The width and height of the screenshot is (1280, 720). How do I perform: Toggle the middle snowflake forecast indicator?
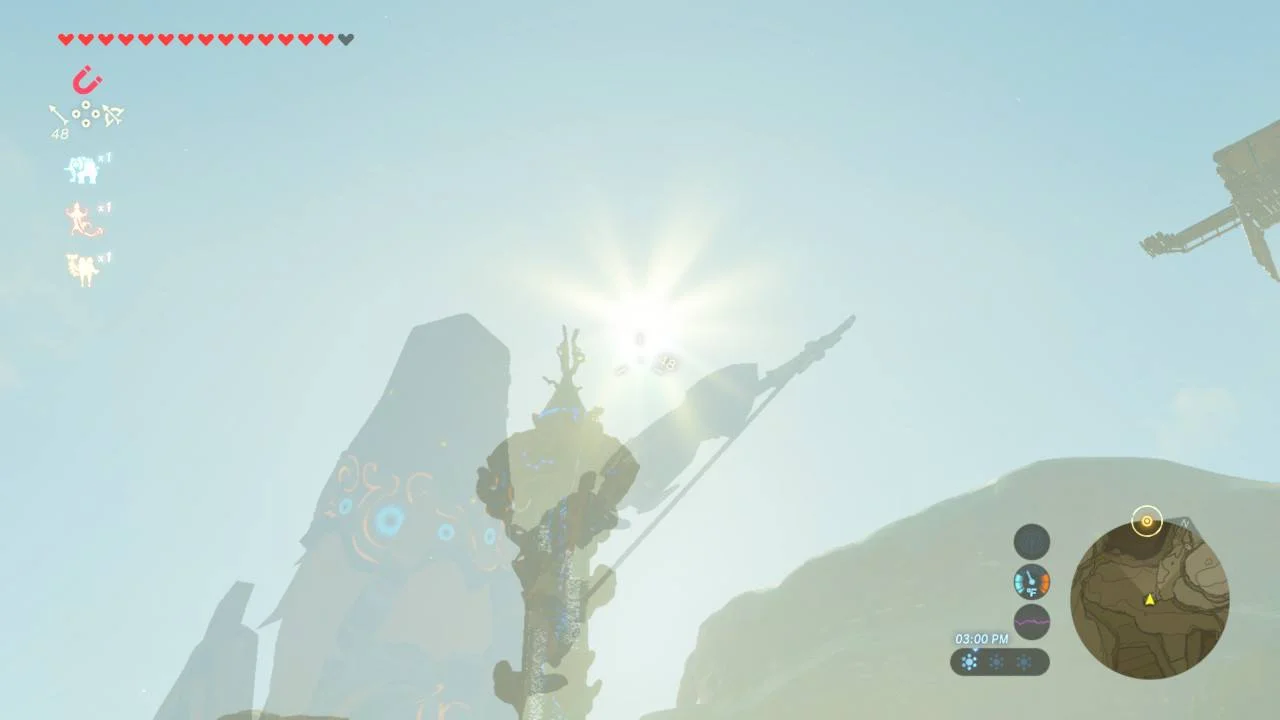[997, 663]
